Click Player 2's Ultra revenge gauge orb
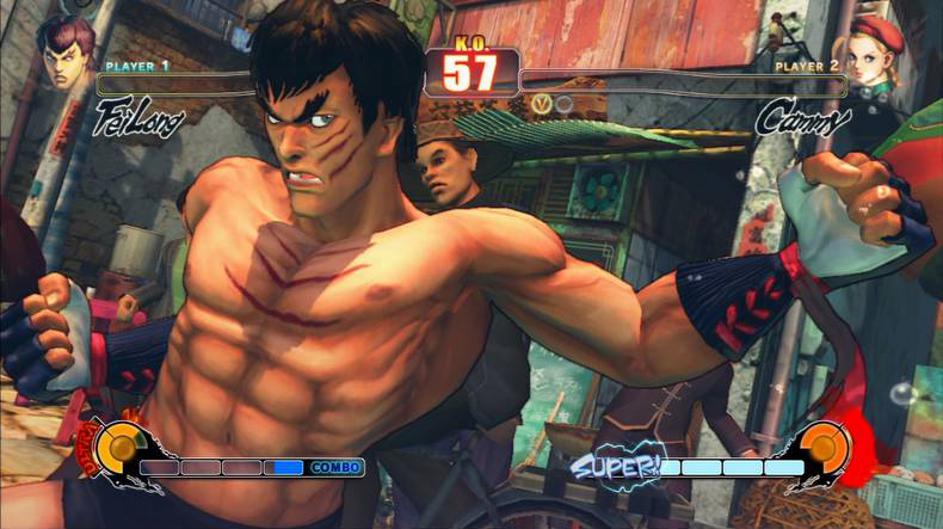 pyautogui.click(x=827, y=447)
